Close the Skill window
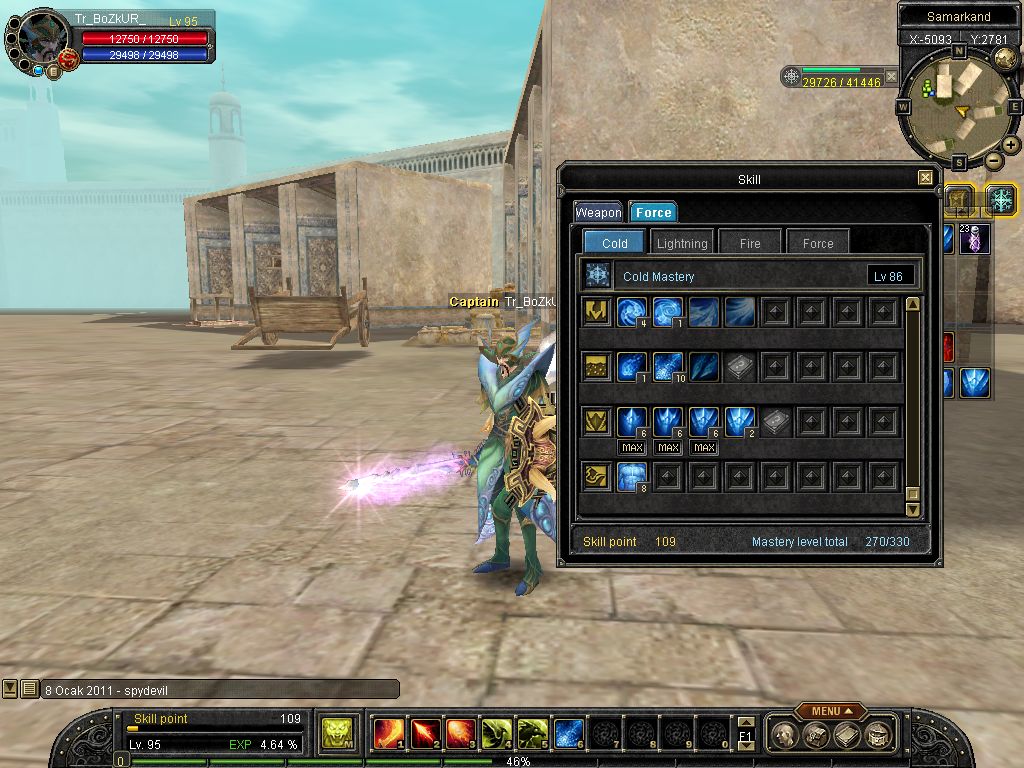The image size is (1024, 768). point(925,178)
